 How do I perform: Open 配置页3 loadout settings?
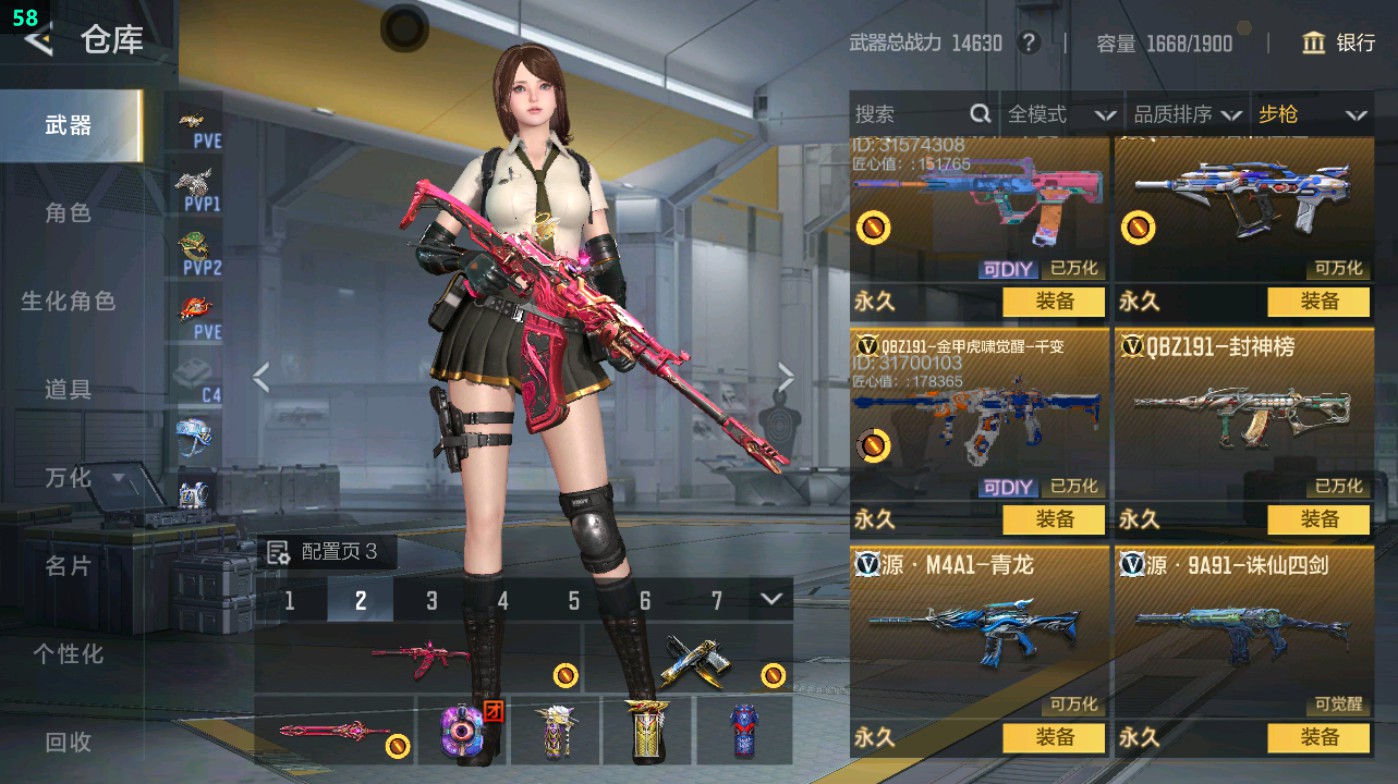[x=324, y=552]
